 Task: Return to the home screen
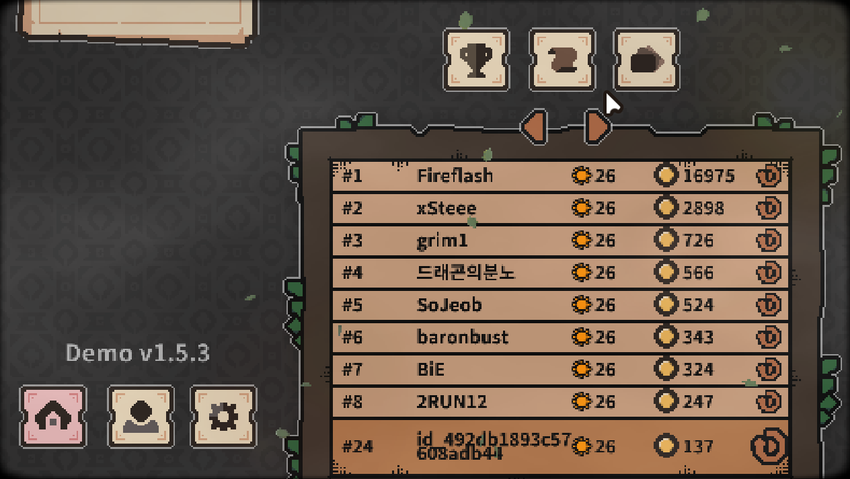pyautogui.click(x=53, y=416)
